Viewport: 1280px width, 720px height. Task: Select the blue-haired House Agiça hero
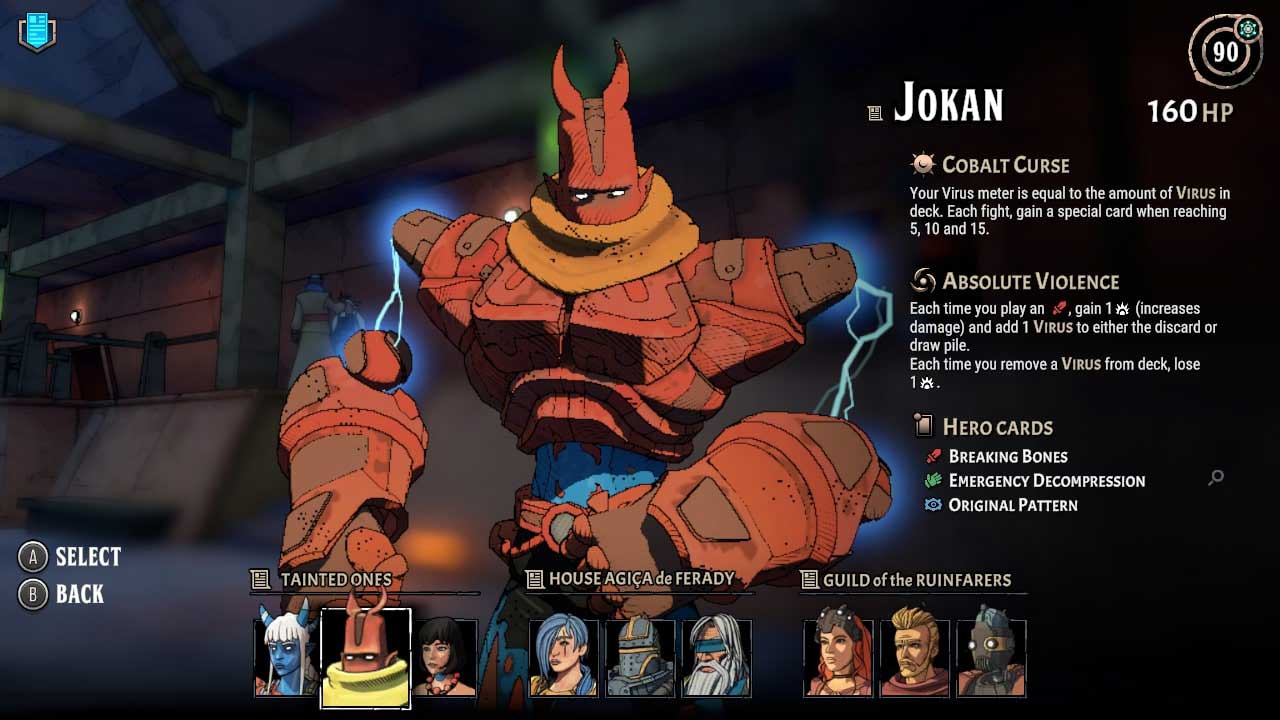pos(564,657)
